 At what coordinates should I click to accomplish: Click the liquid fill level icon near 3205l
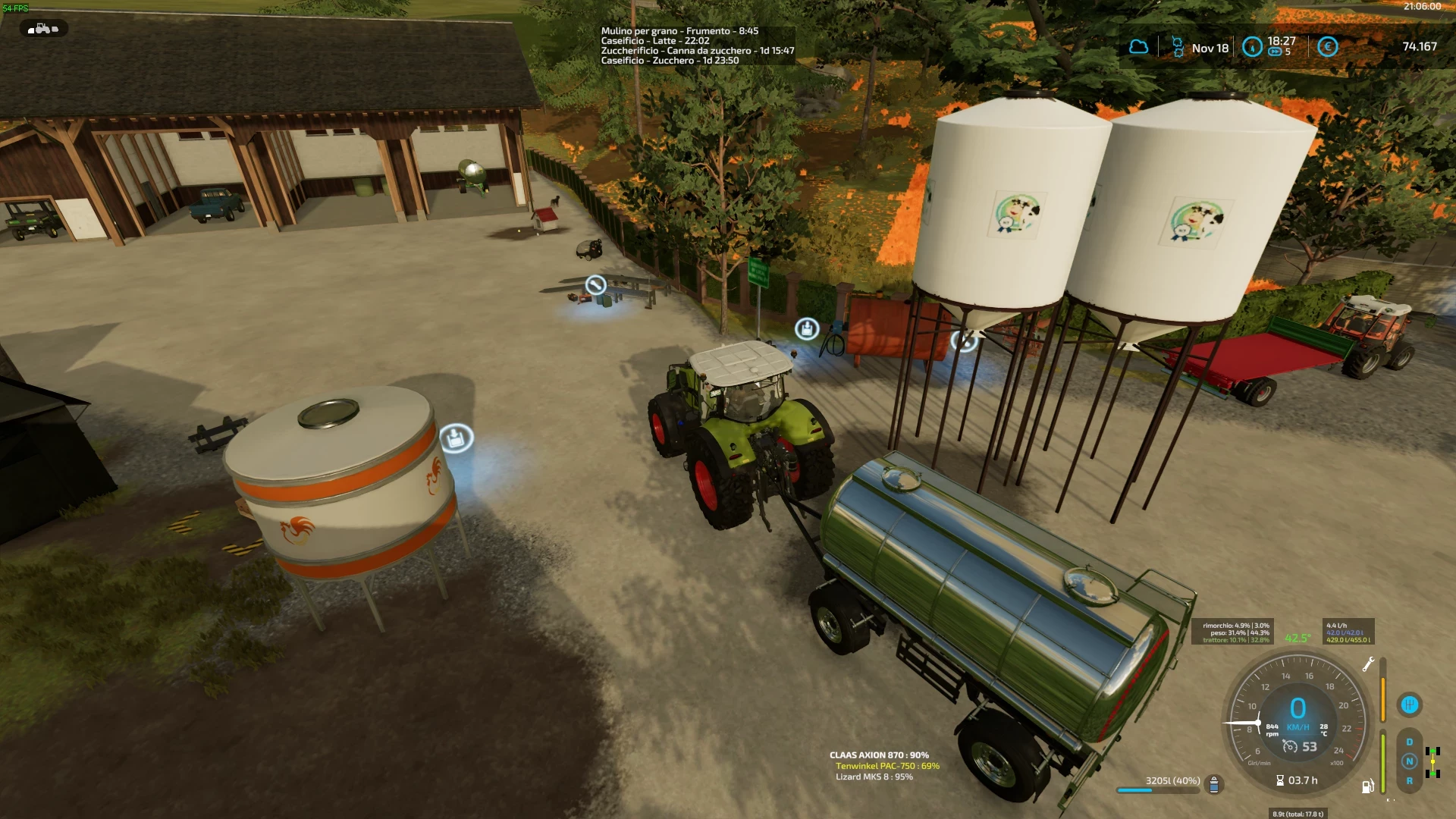(1214, 785)
